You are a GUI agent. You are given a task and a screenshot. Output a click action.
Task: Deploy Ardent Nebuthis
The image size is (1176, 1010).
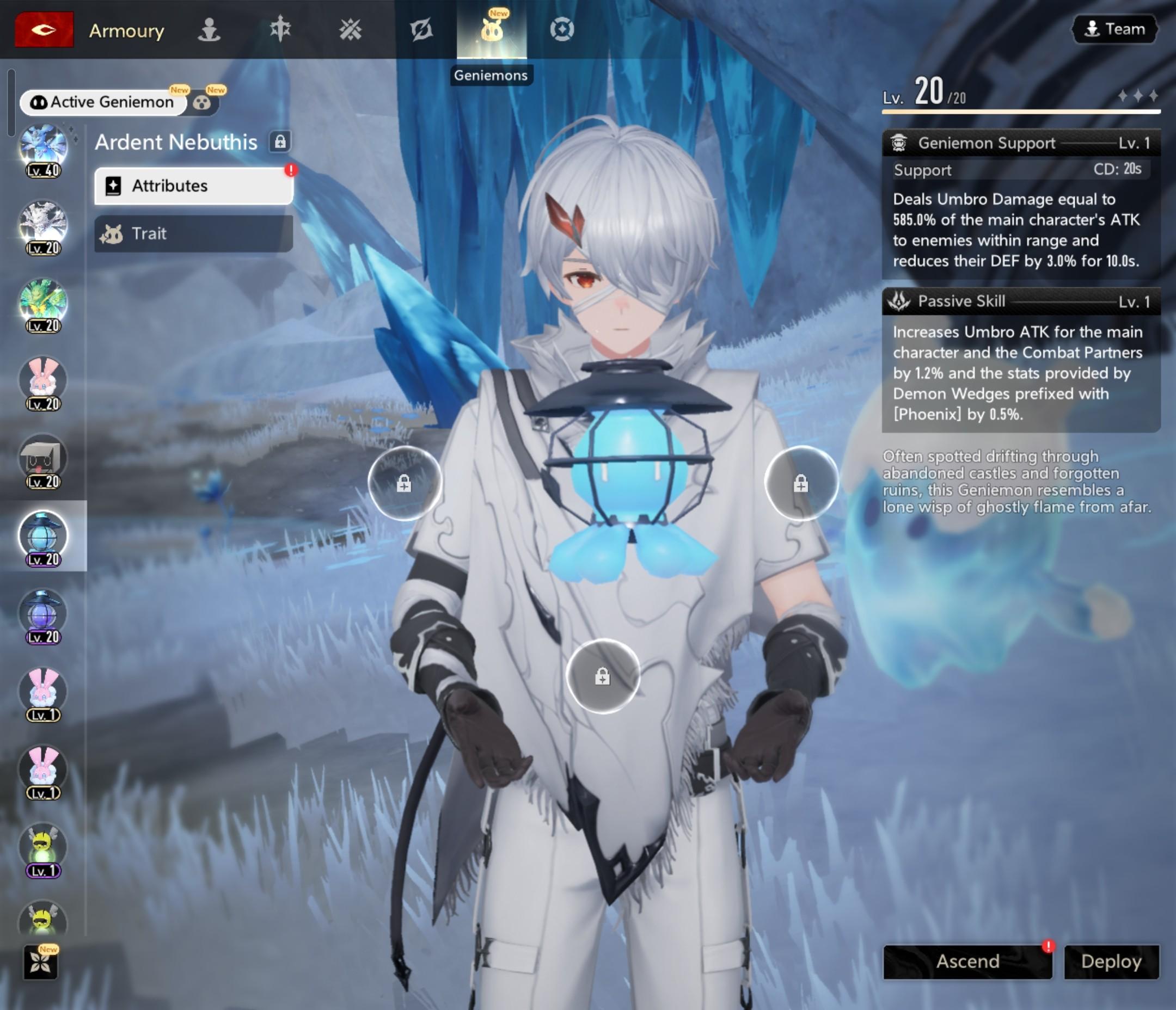click(x=1111, y=961)
